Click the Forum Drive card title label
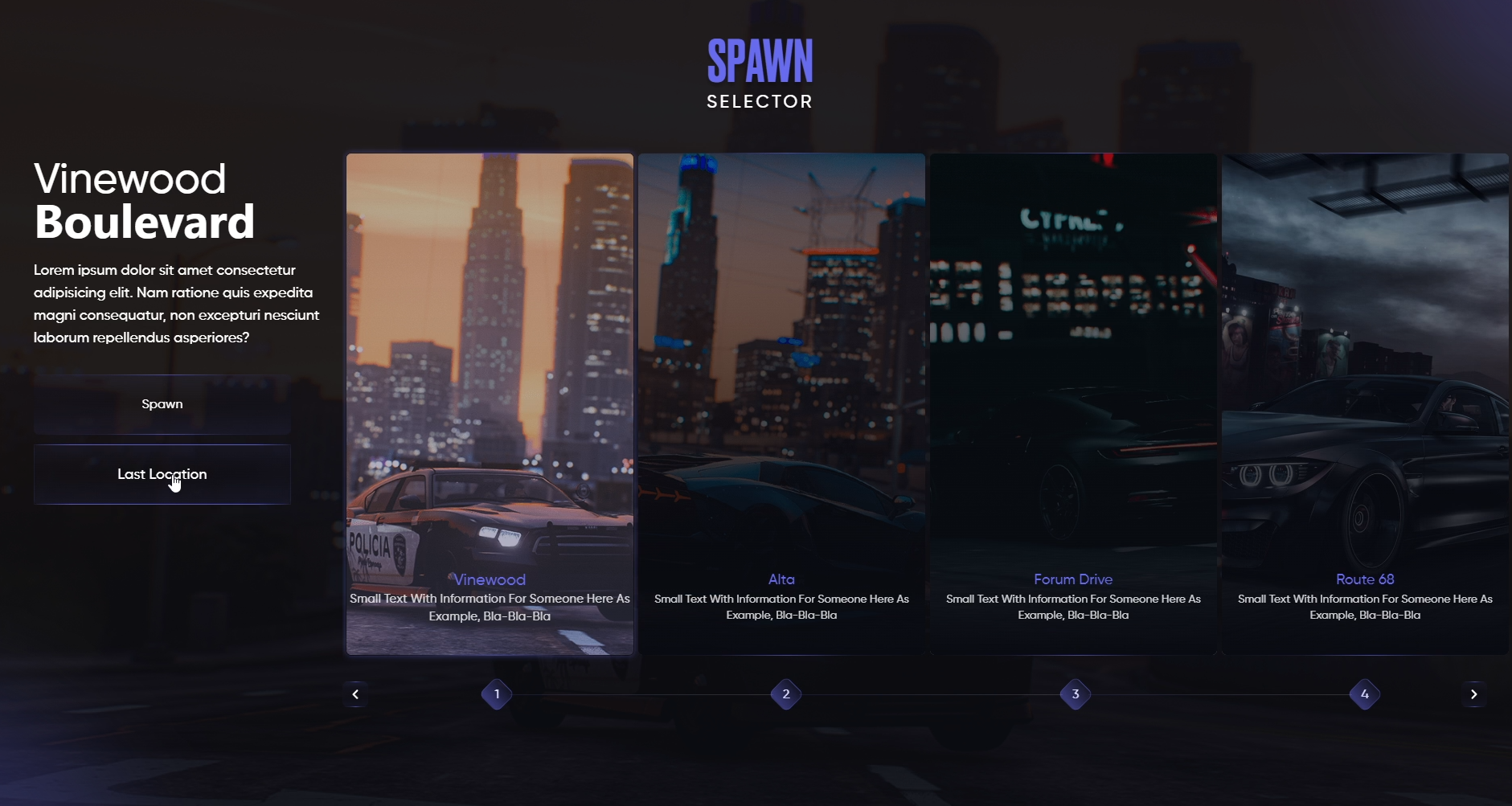Viewport: 1512px width, 806px height. point(1073,579)
